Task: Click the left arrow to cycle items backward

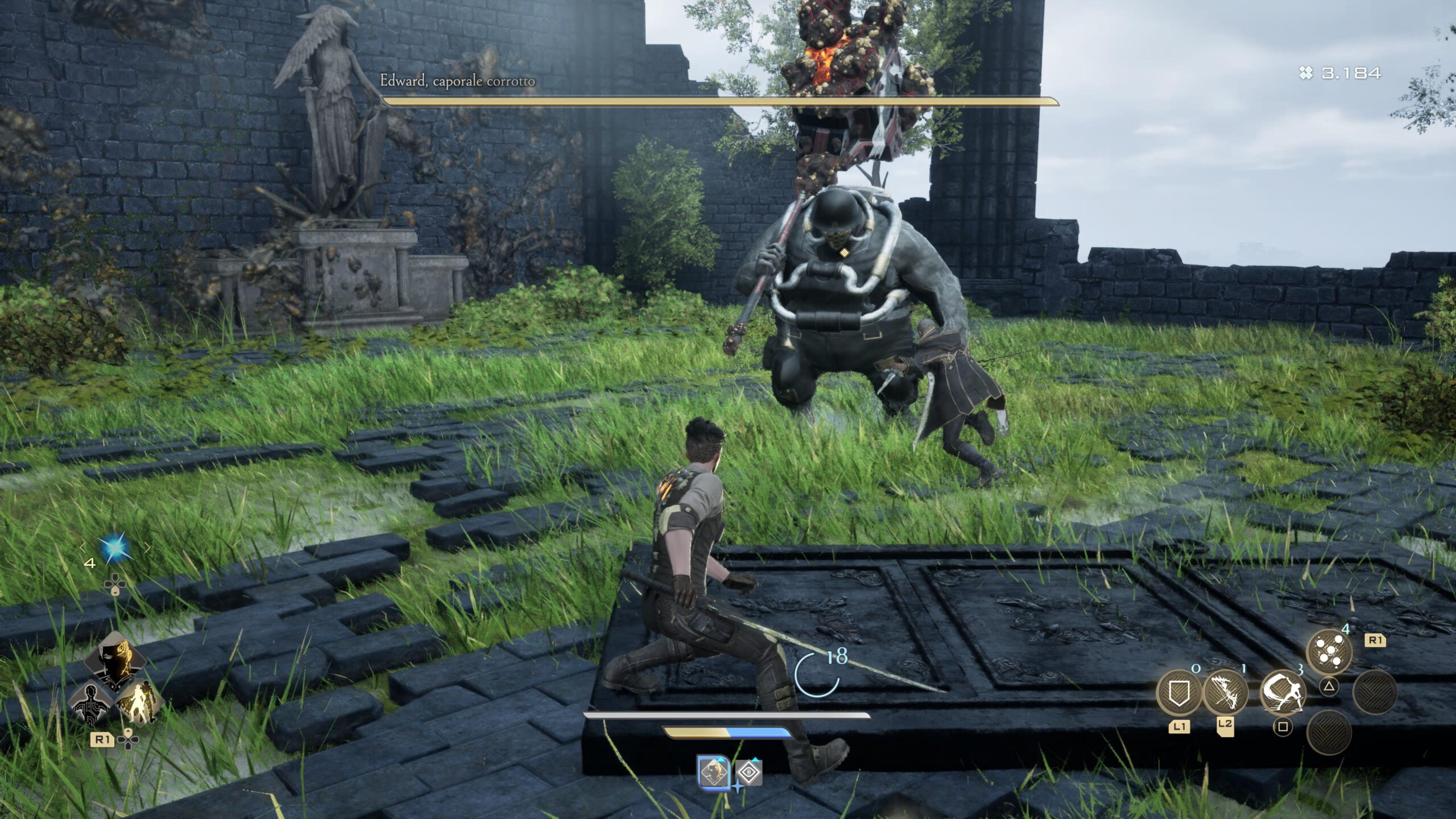Action: tap(82, 548)
